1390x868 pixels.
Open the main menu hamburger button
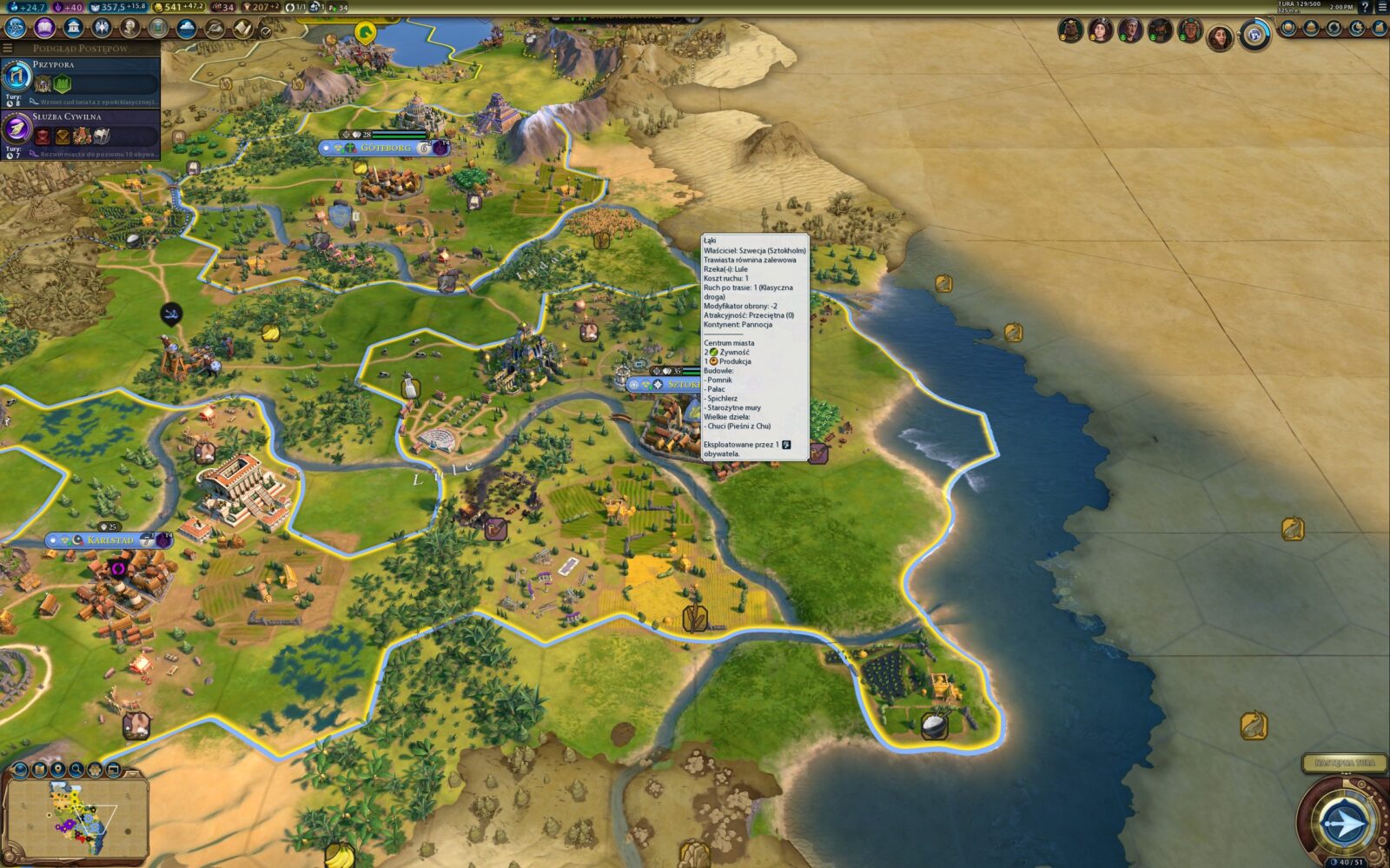[x=1382, y=7]
